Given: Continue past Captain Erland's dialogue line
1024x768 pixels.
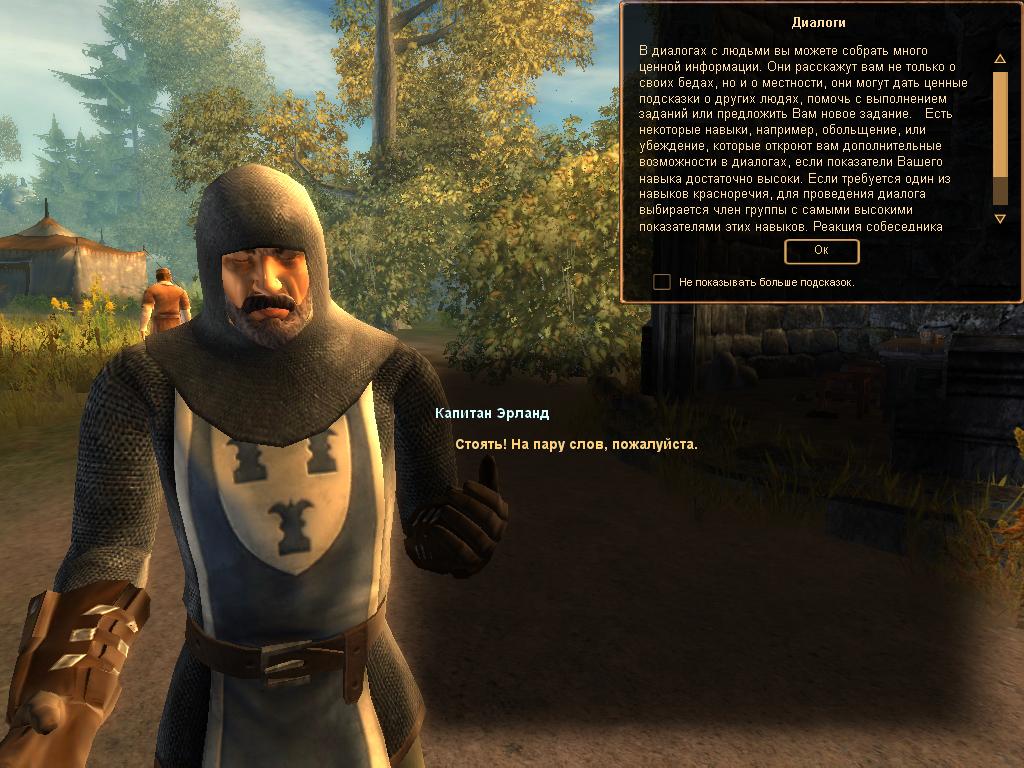Looking at the screenshot, I should coord(576,444).
